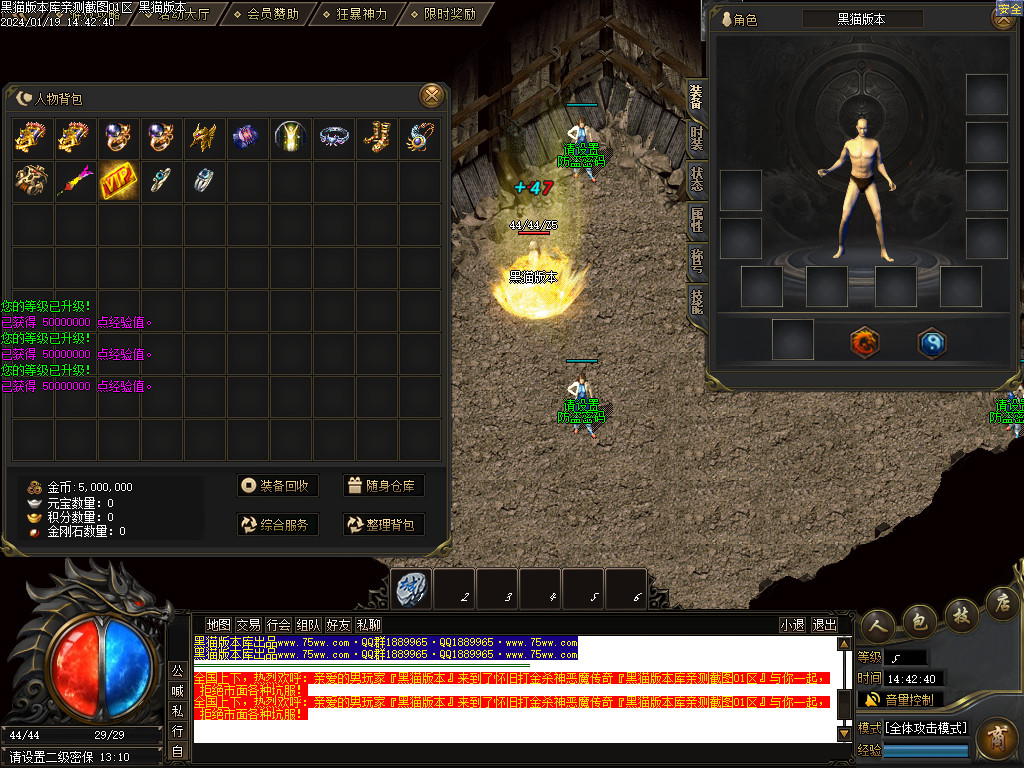Screen dimensions: 1024x768
Task: Click the red dragon emblem icon
Action: pos(864,343)
